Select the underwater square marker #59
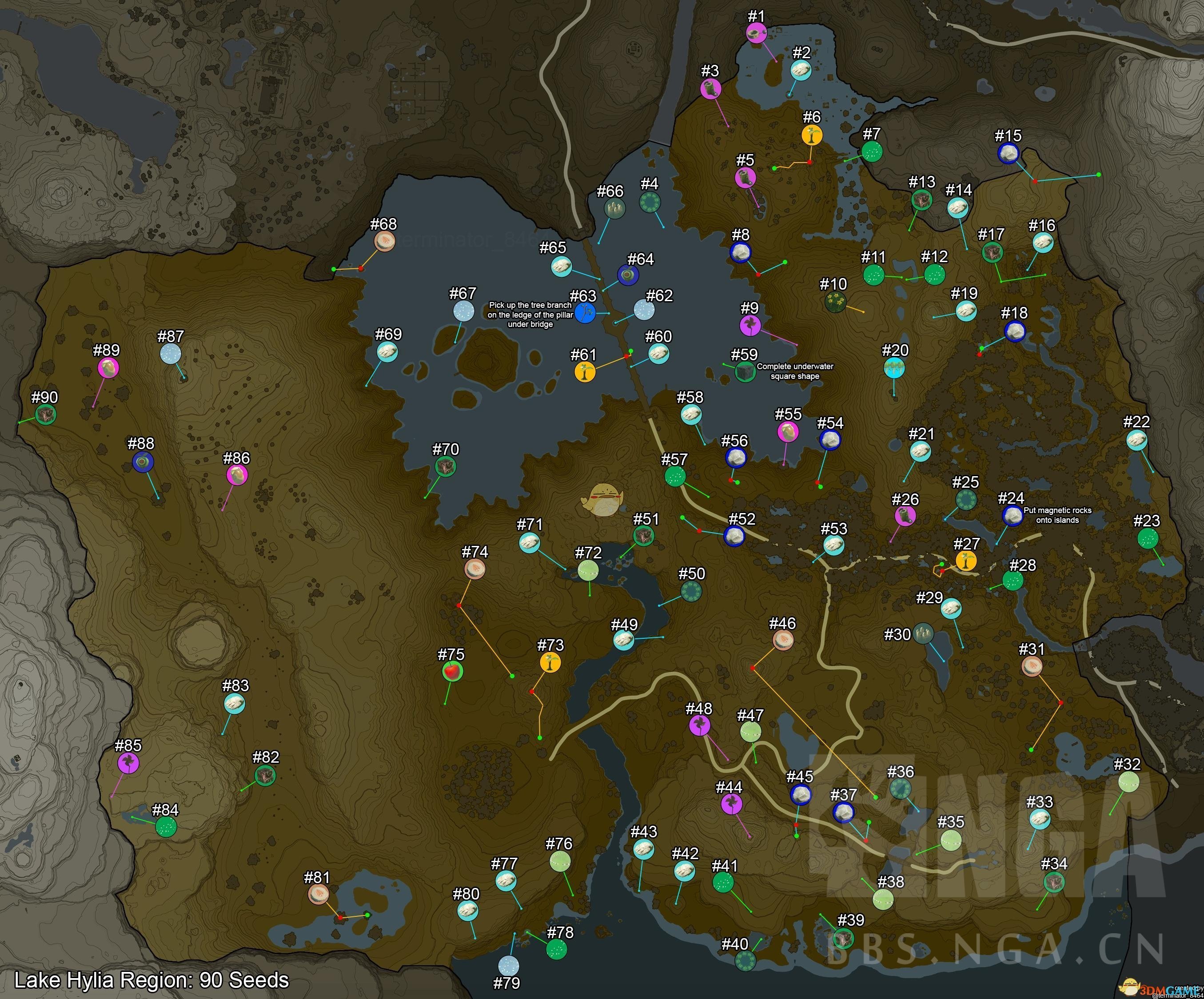The width and height of the screenshot is (1204, 999). (745, 371)
